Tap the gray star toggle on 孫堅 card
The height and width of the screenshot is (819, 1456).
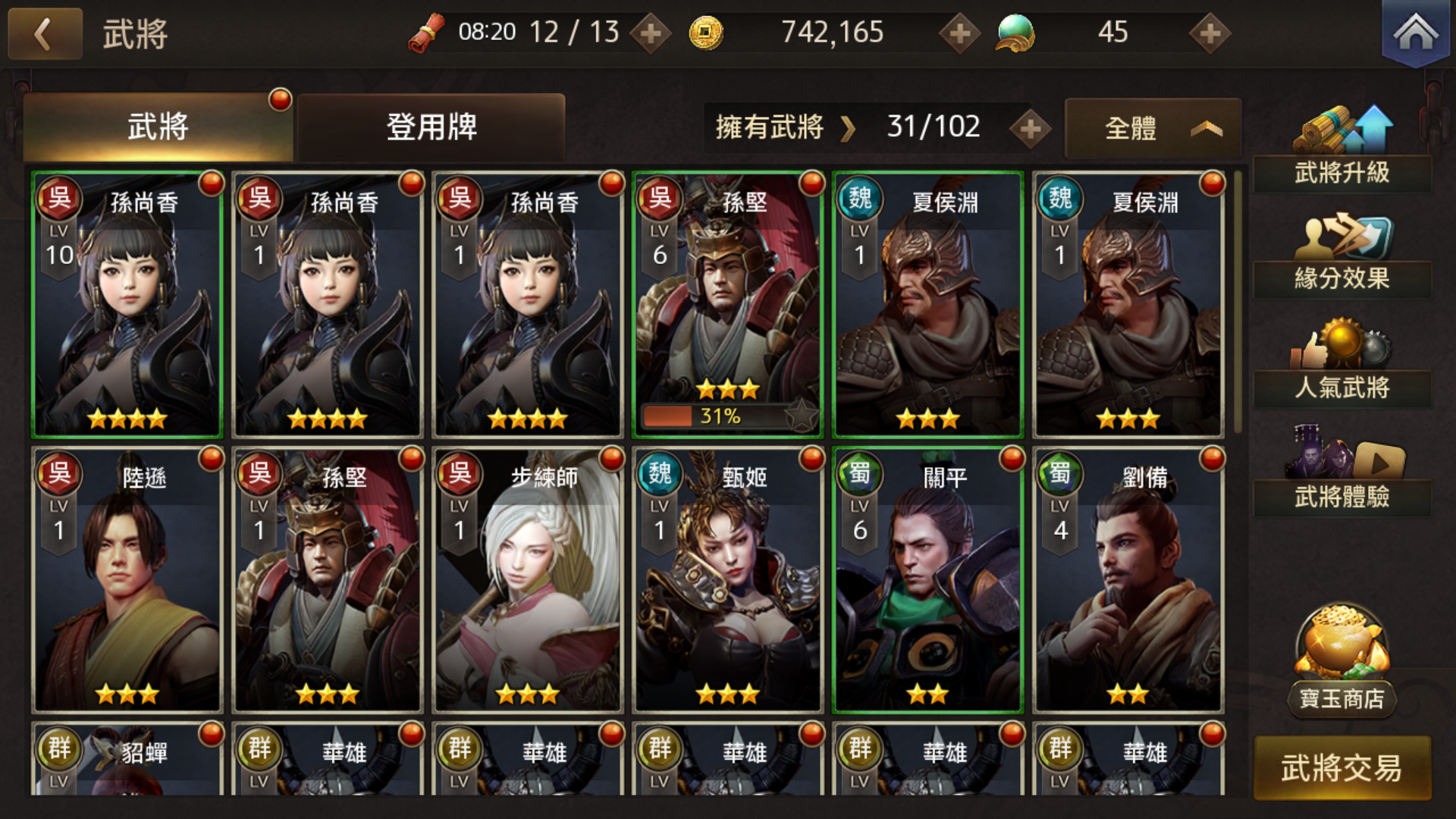click(802, 415)
